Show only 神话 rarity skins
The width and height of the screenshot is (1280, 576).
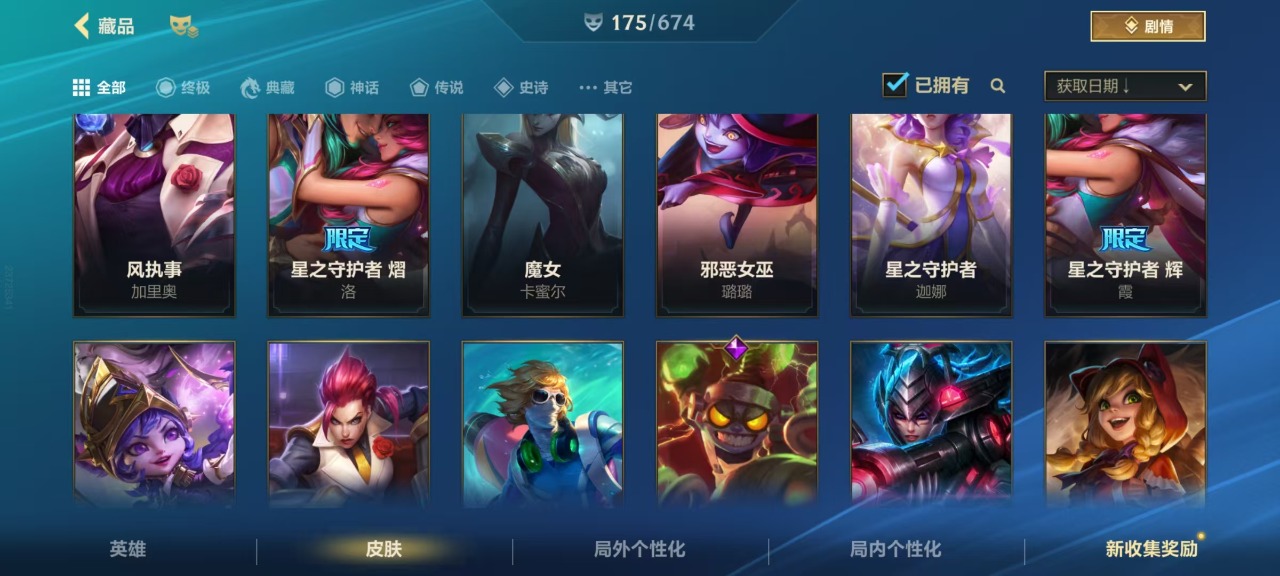(352, 88)
